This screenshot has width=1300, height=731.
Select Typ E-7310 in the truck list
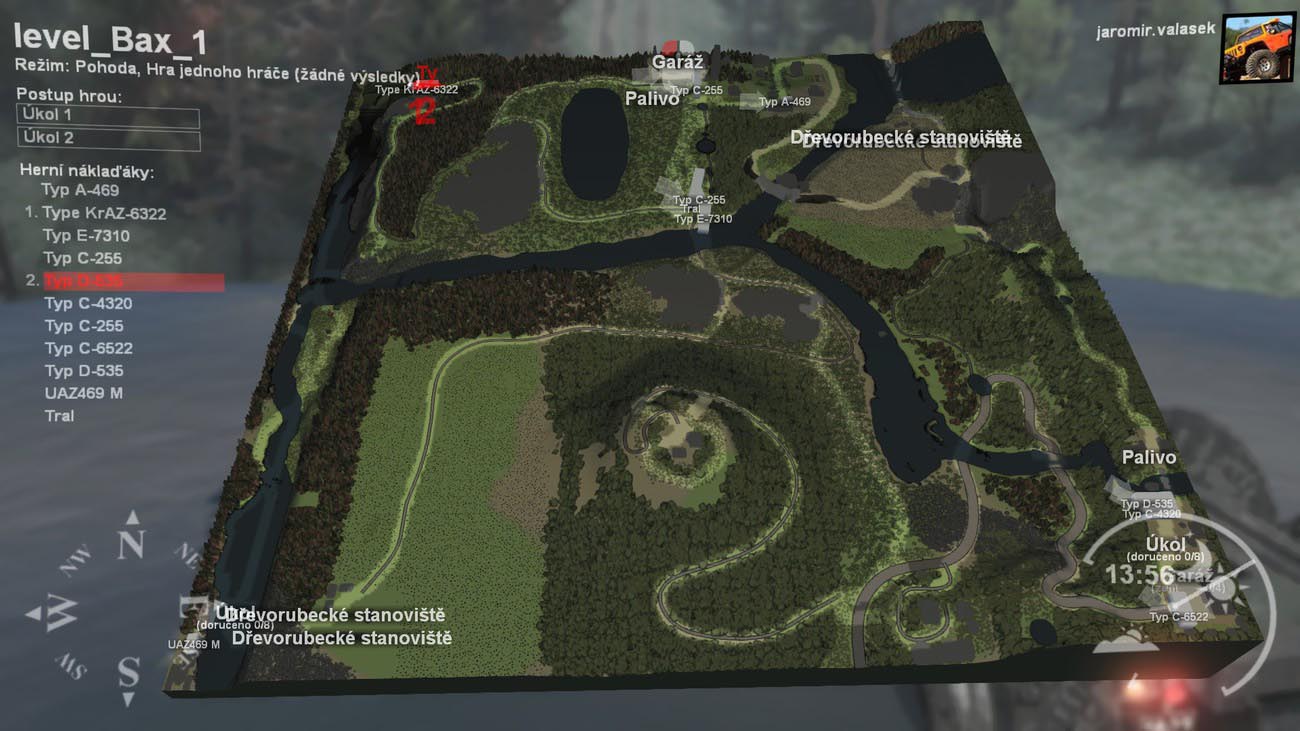86,236
